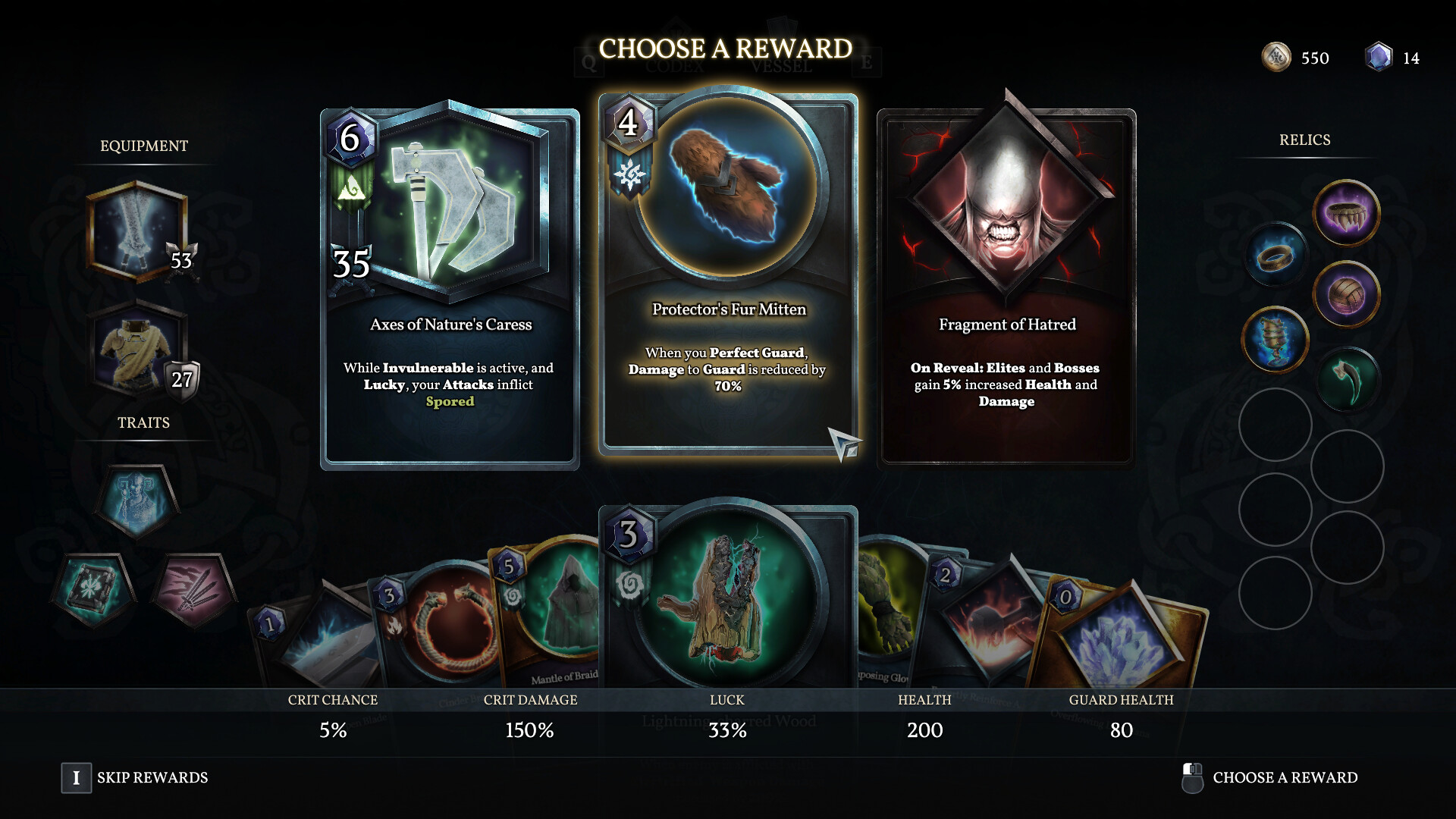This screenshot has height=819, width=1456.
Task: Pick the Fragment of Hatred card
Action: (1006, 288)
